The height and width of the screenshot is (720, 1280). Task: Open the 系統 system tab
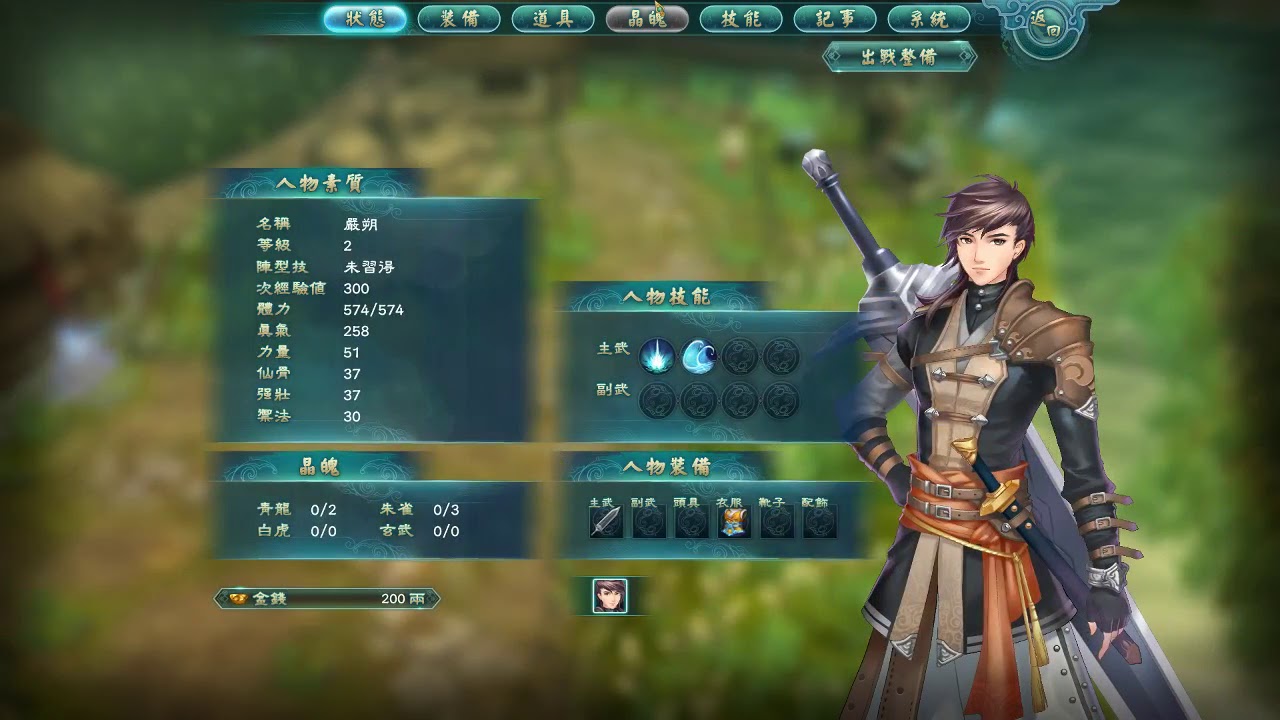click(x=929, y=19)
